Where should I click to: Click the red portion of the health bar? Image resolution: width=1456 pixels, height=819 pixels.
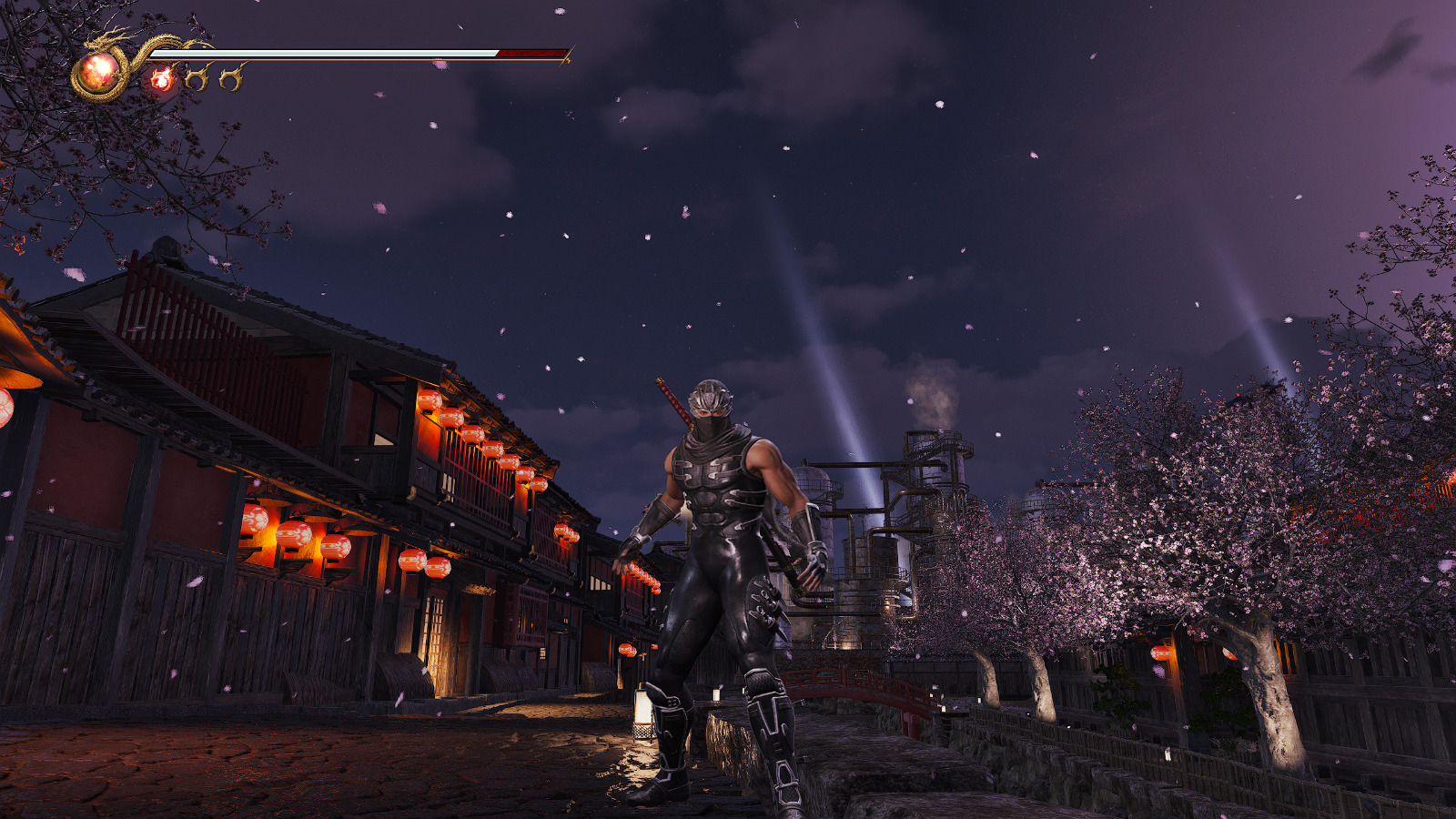coord(528,54)
